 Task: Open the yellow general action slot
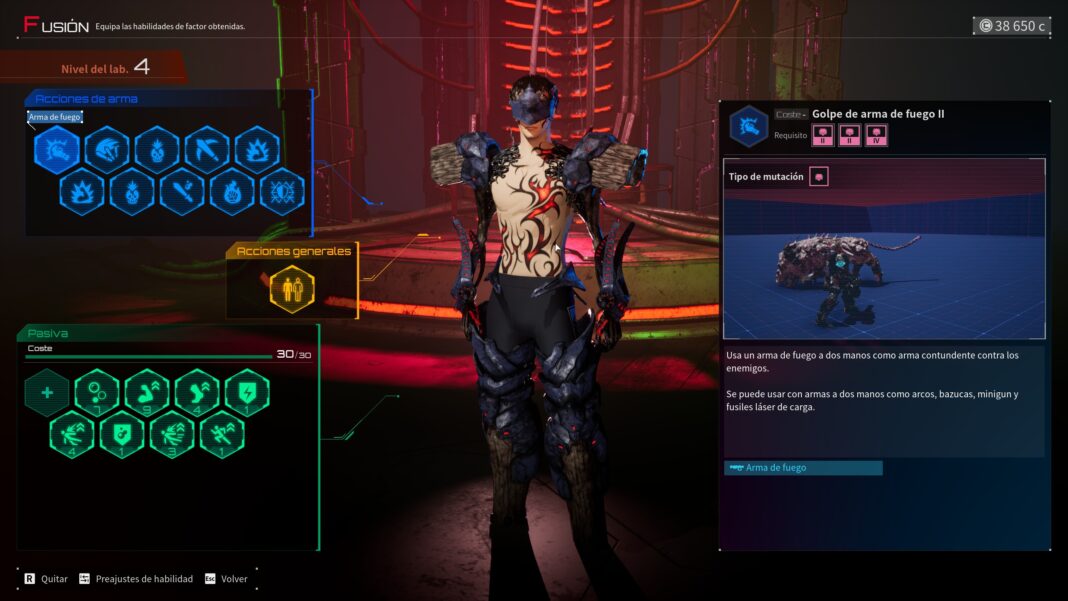[x=292, y=289]
